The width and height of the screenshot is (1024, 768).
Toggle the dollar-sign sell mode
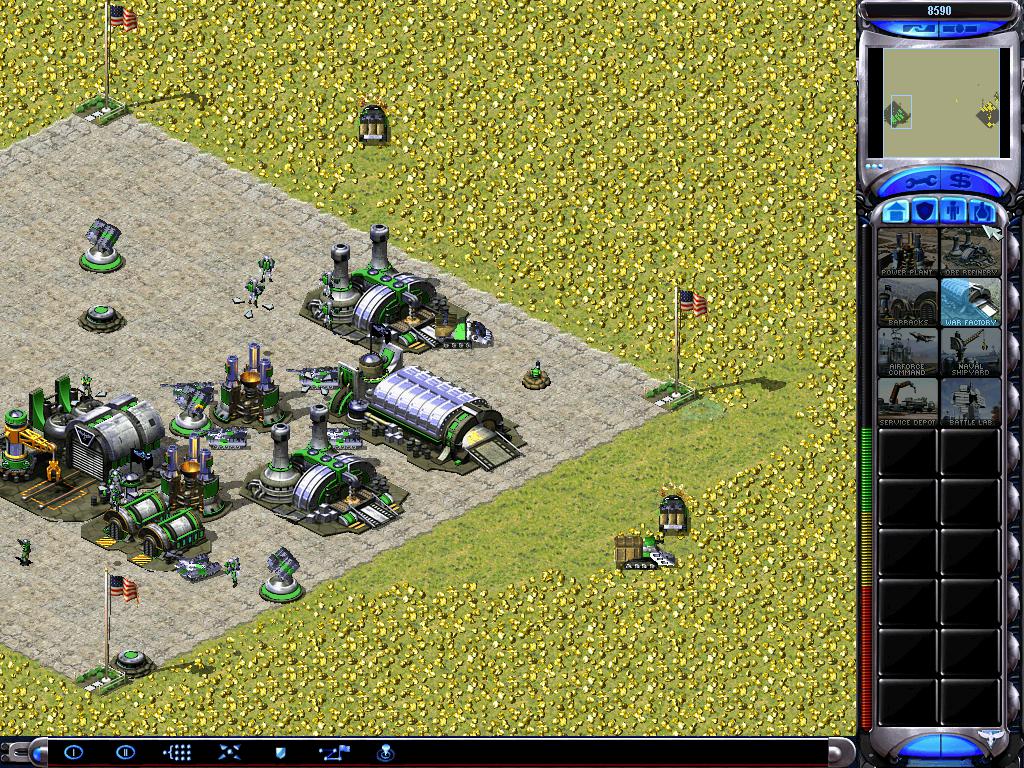click(961, 183)
